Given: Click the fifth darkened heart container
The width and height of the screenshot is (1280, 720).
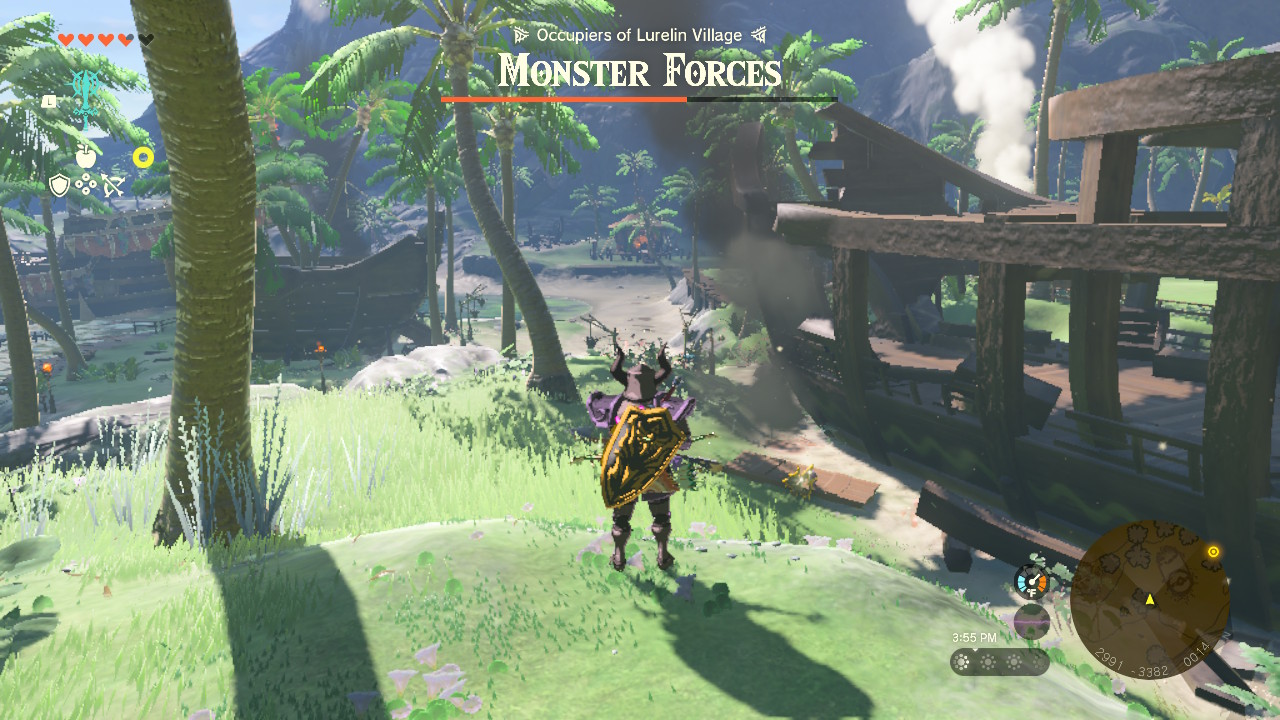Looking at the screenshot, I should pyautogui.click(x=145, y=39).
